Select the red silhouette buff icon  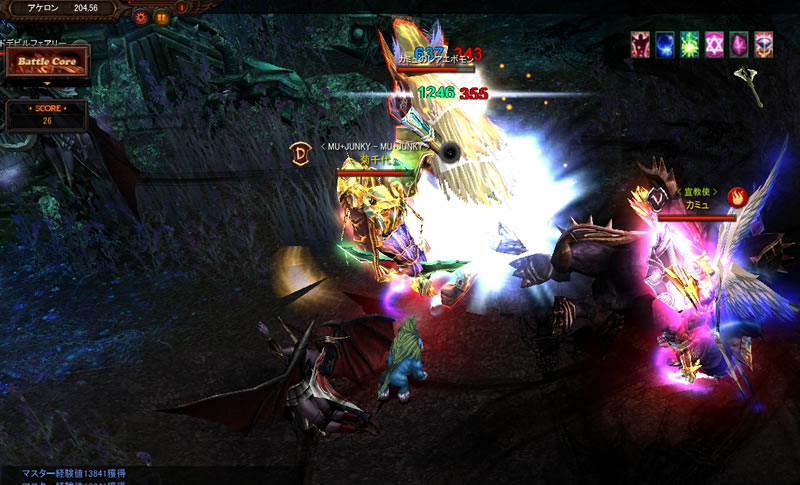640,44
